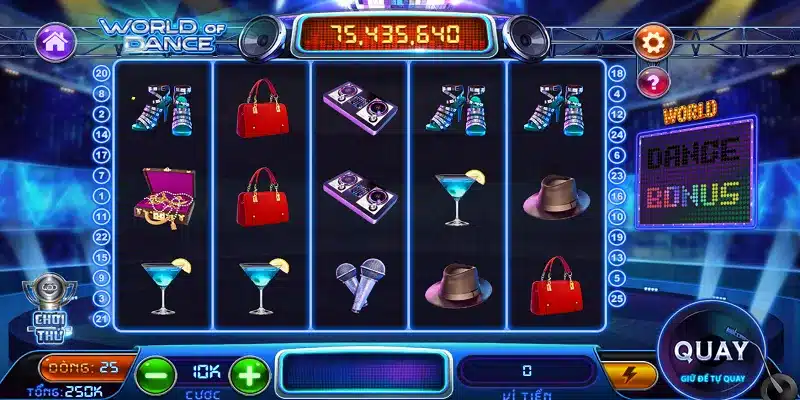The image size is (800, 400).
Task: Show help with the question mark button
Action: point(654,81)
